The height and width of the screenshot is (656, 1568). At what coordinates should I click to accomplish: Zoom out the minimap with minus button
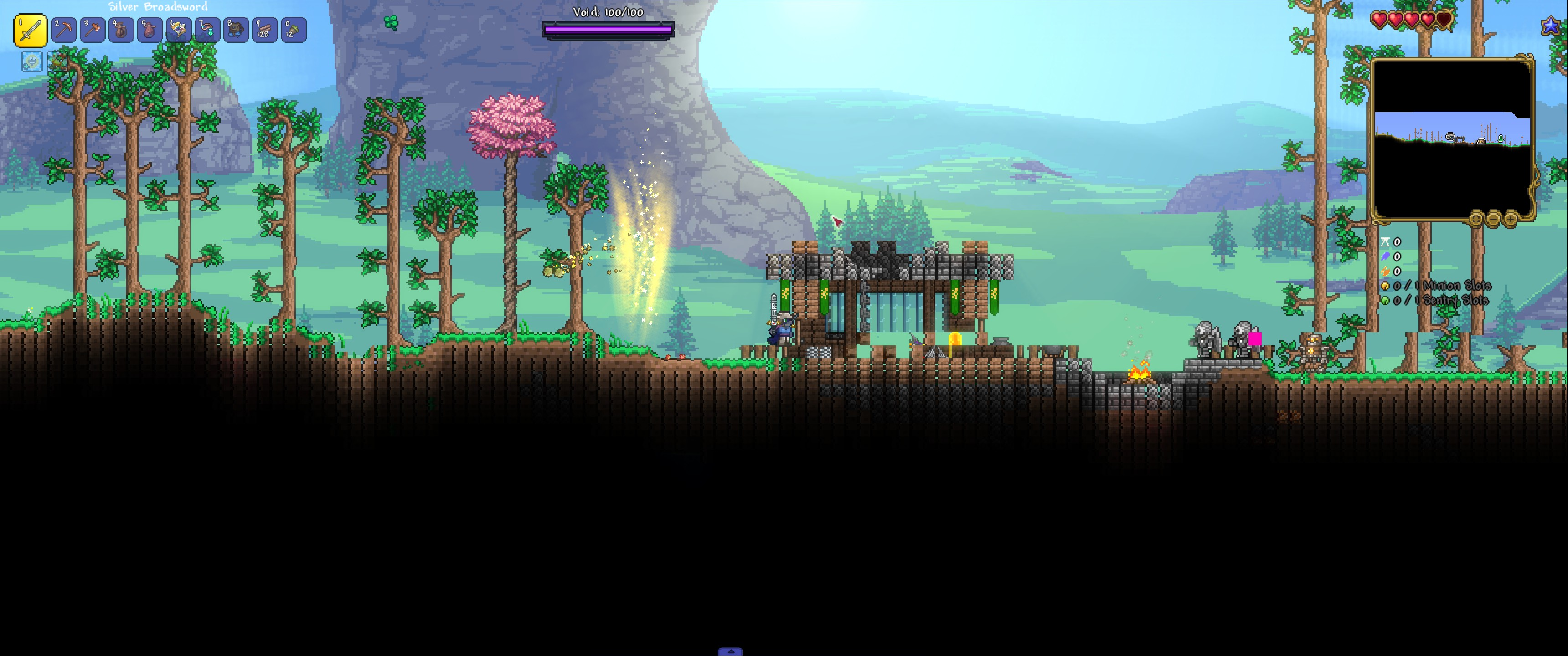coord(1493,219)
